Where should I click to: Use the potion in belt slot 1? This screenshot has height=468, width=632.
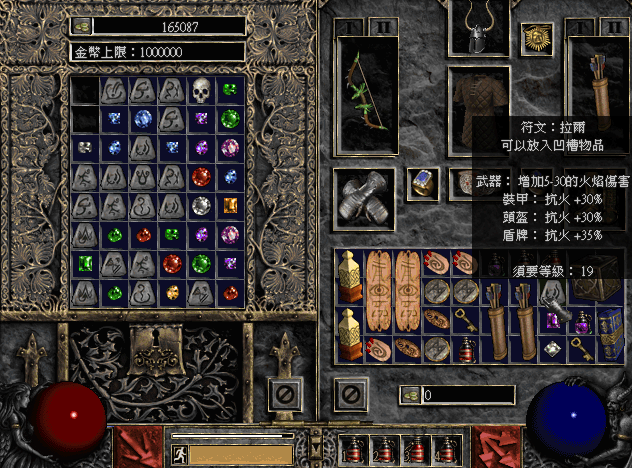pyautogui.click(x=353, y=450)
